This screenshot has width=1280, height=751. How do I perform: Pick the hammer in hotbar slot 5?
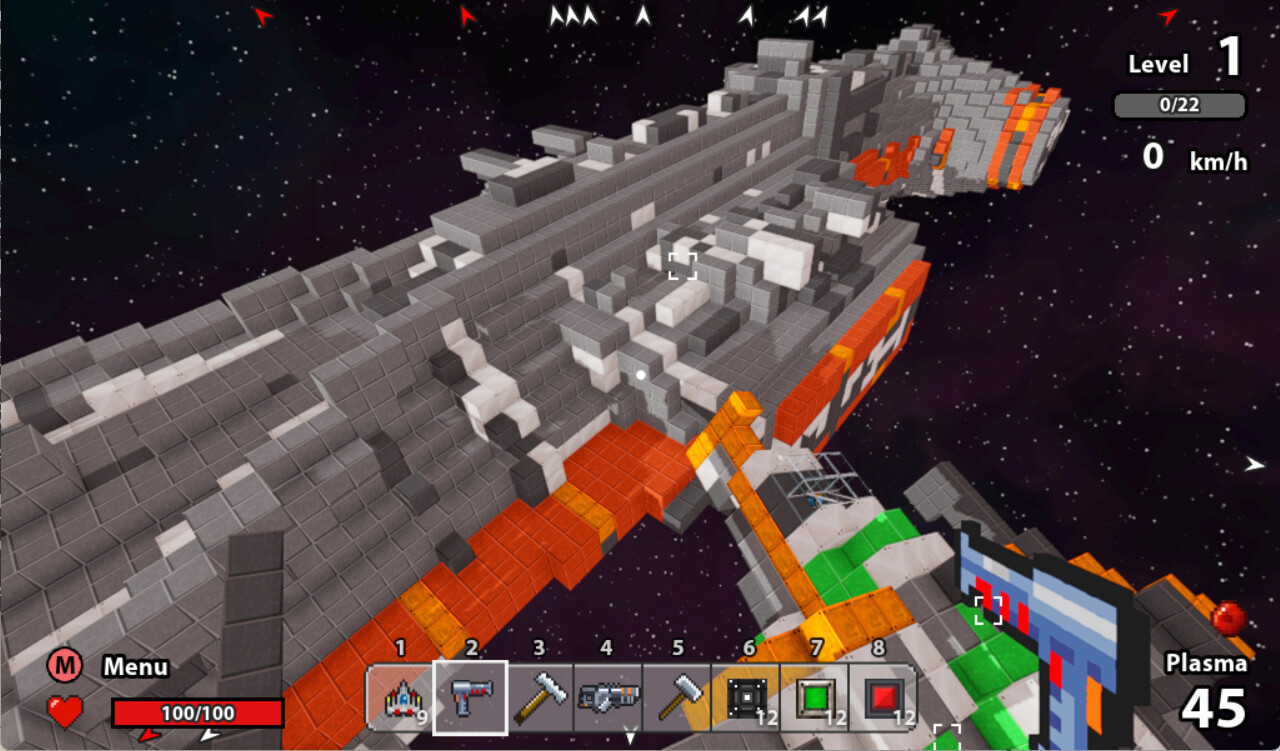tap(677, 697)
